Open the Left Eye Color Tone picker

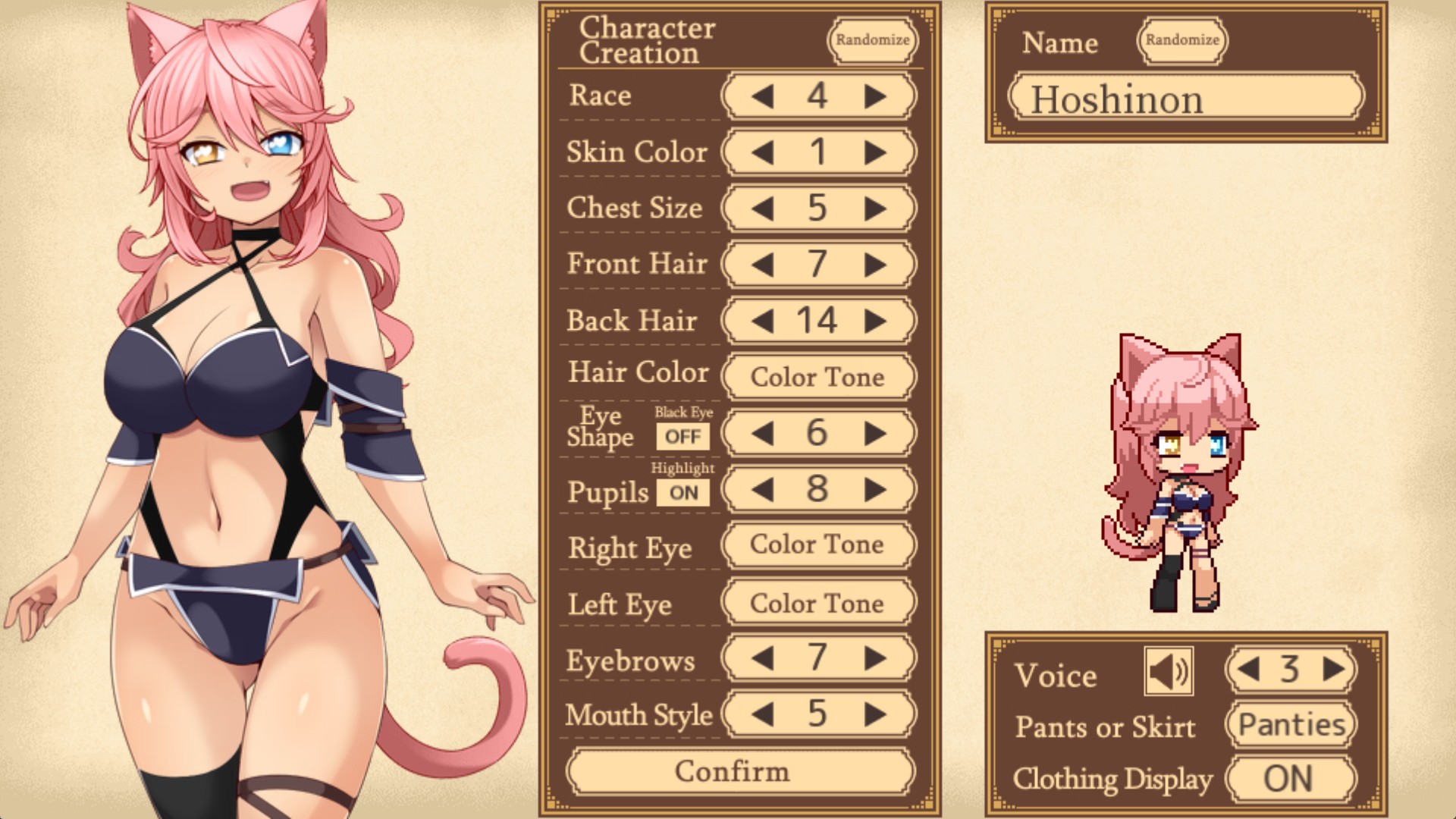click(x=817, y=604)
